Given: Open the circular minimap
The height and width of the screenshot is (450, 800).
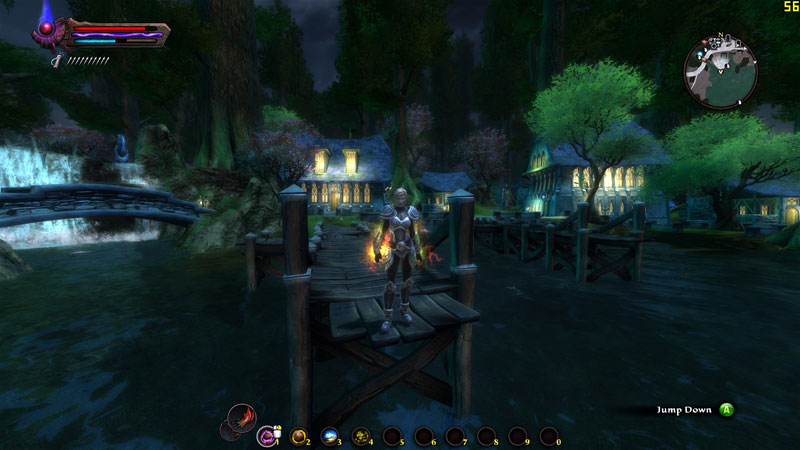Looking at the screenshot, I should click(x=722, y=73).
